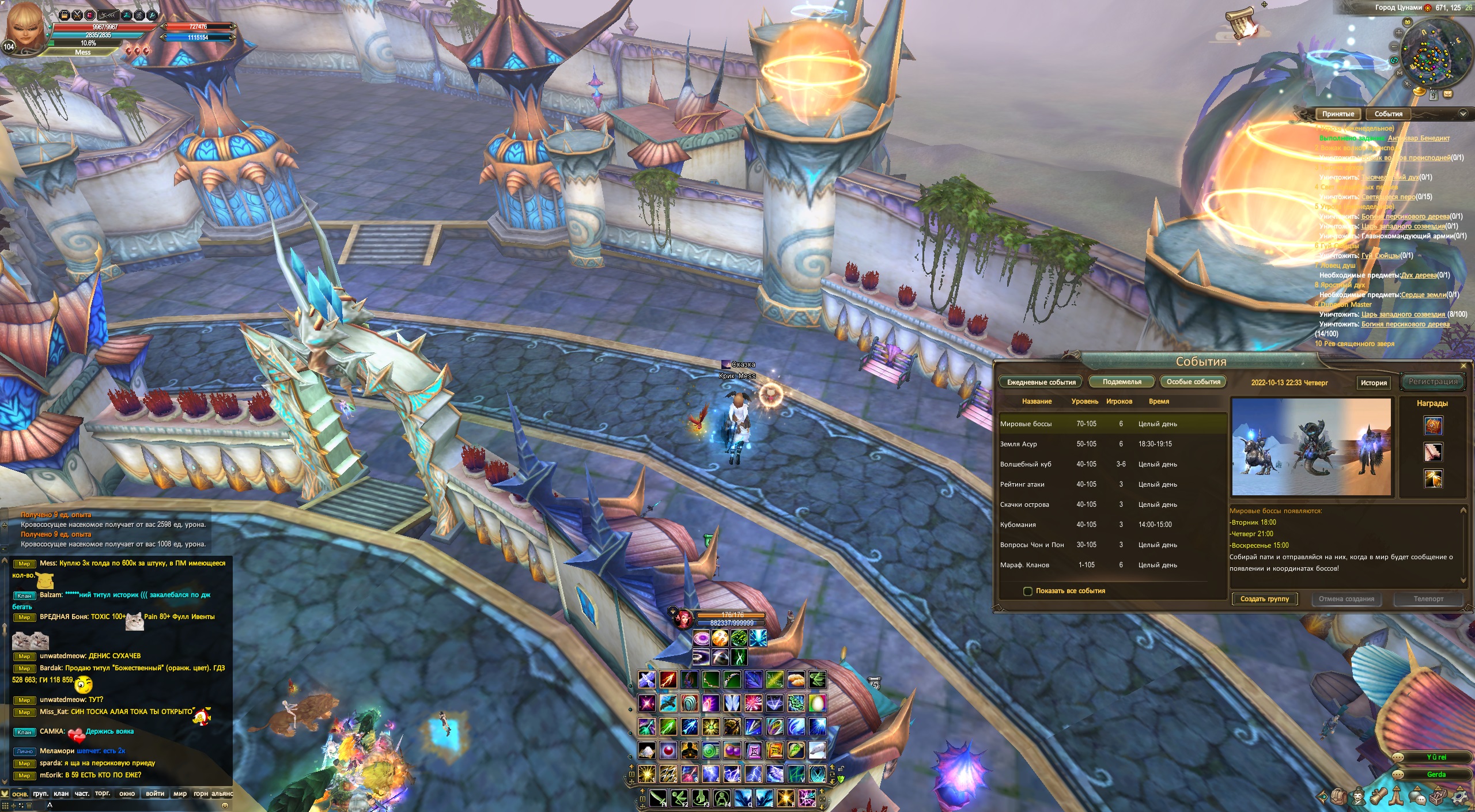Show the Принятые quests tab
The width and height of the screenshot is (1475, 812).
(x=1338, y=114)
